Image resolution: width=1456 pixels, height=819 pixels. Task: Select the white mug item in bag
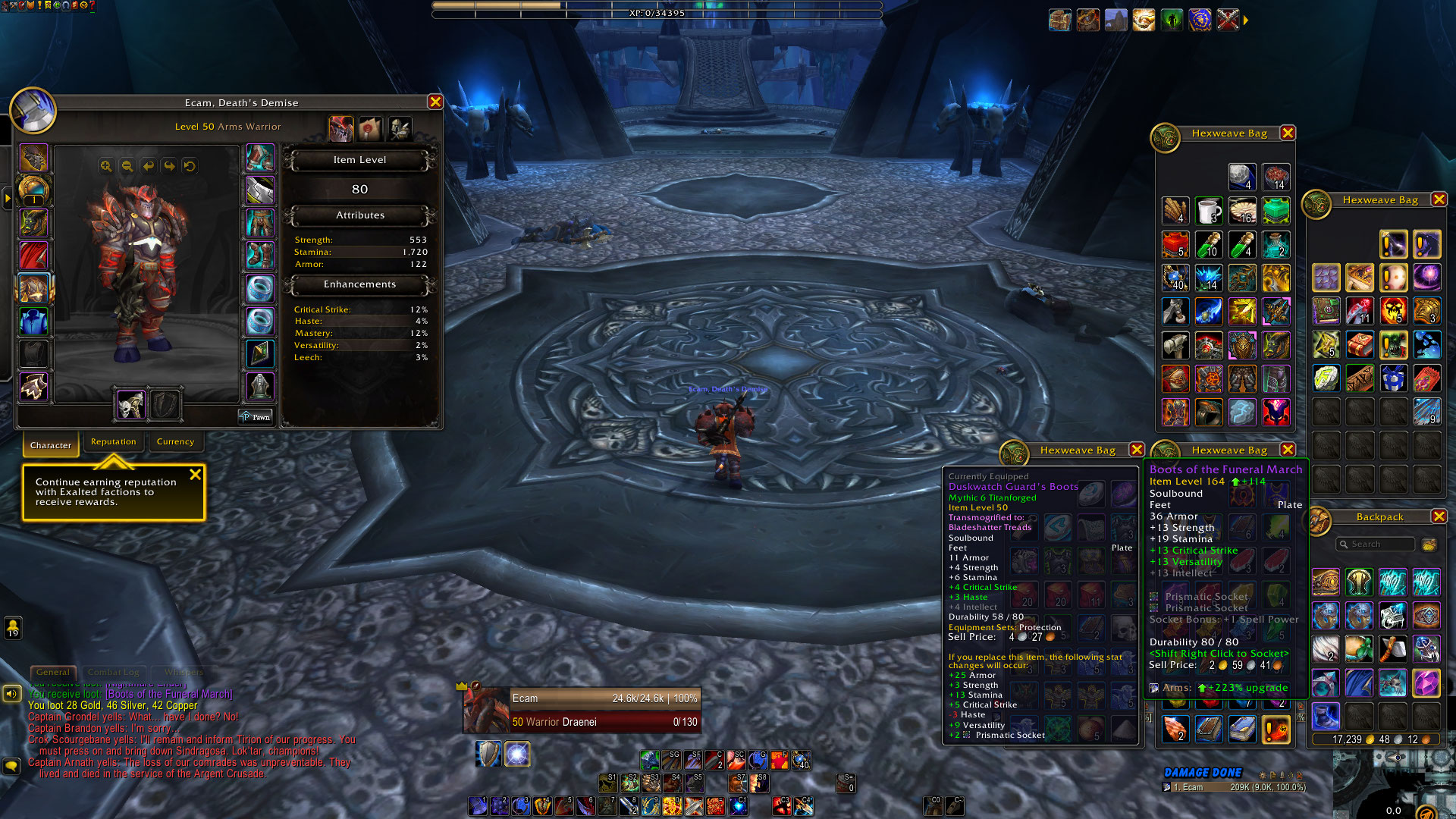click(1209, 211)
